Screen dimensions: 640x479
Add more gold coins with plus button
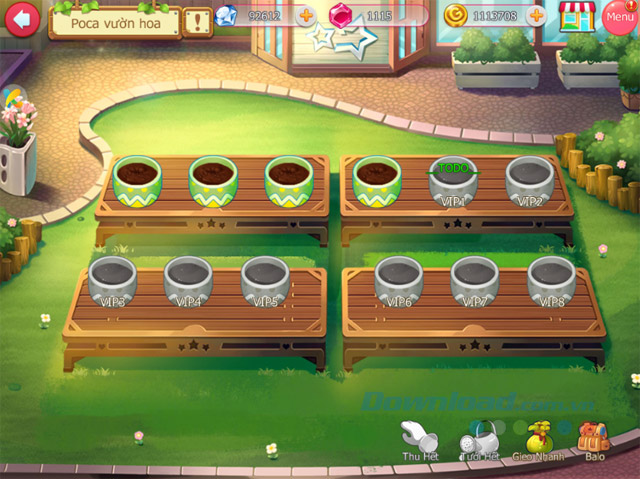(x=537, y=16)
